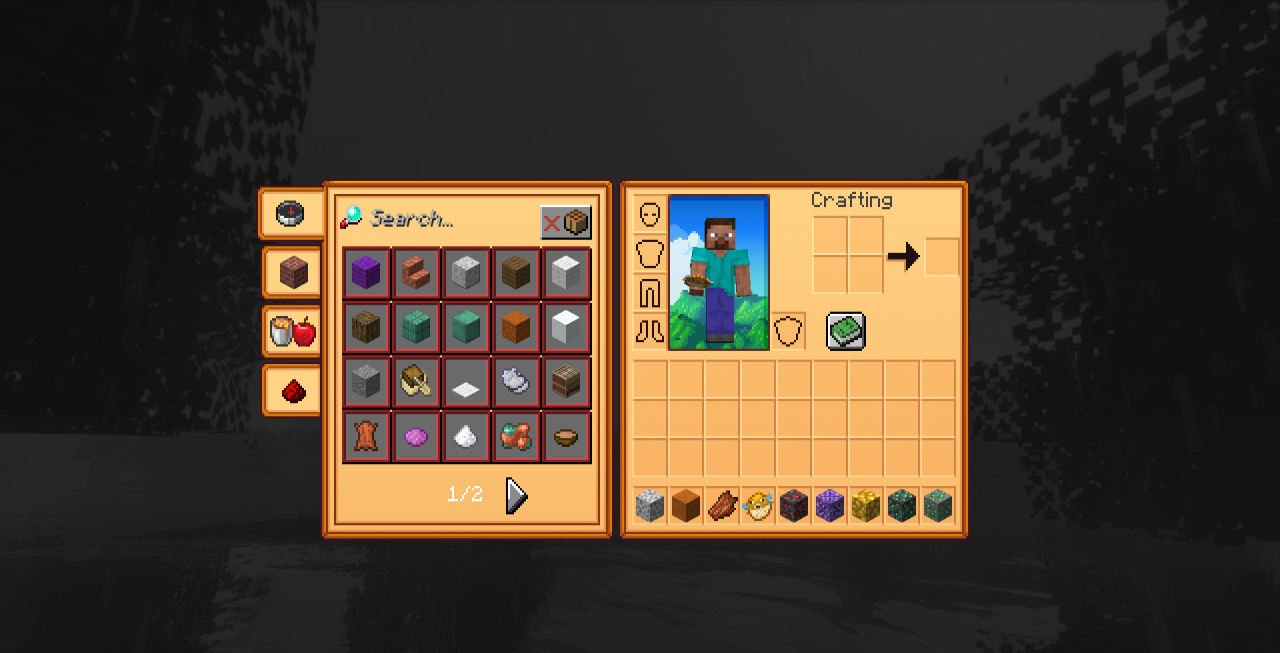Switch to the building blocks tab
The width and height of the screenshot is (1280, 653).
[x=293, y=272]
